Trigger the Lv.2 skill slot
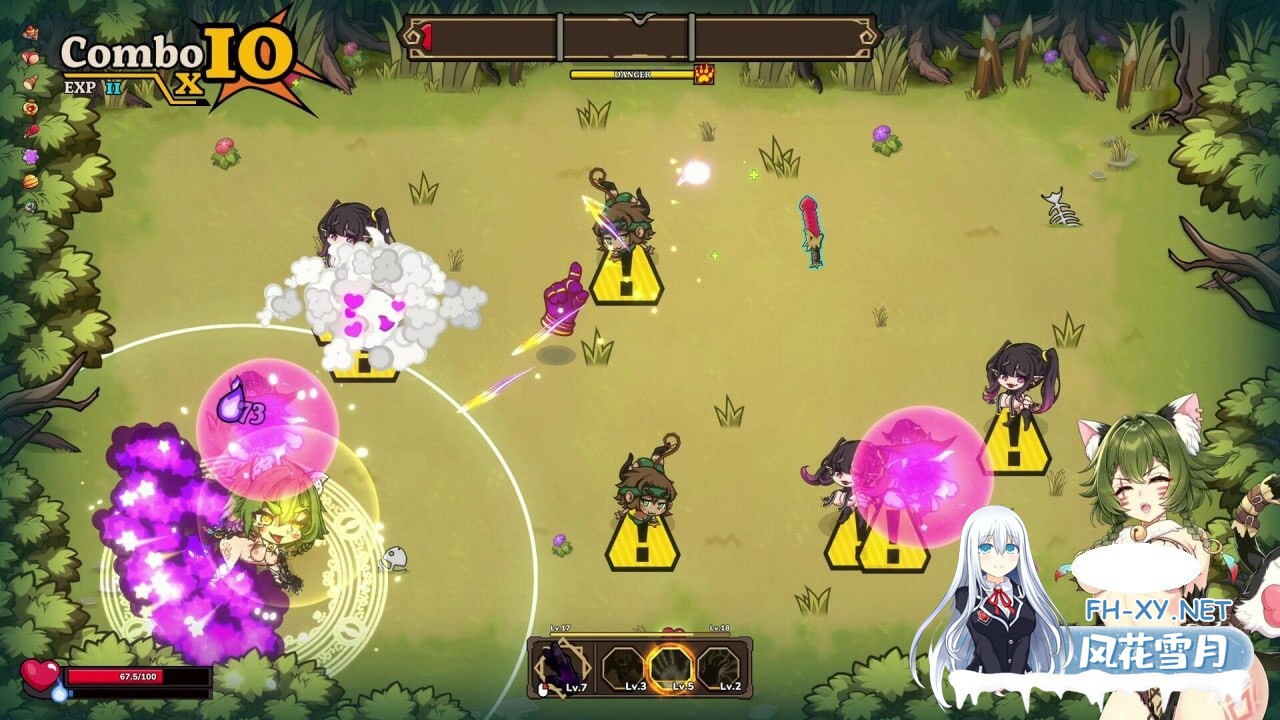The width and height of the screenshot is (1280, 720). (x=717, y=668)
